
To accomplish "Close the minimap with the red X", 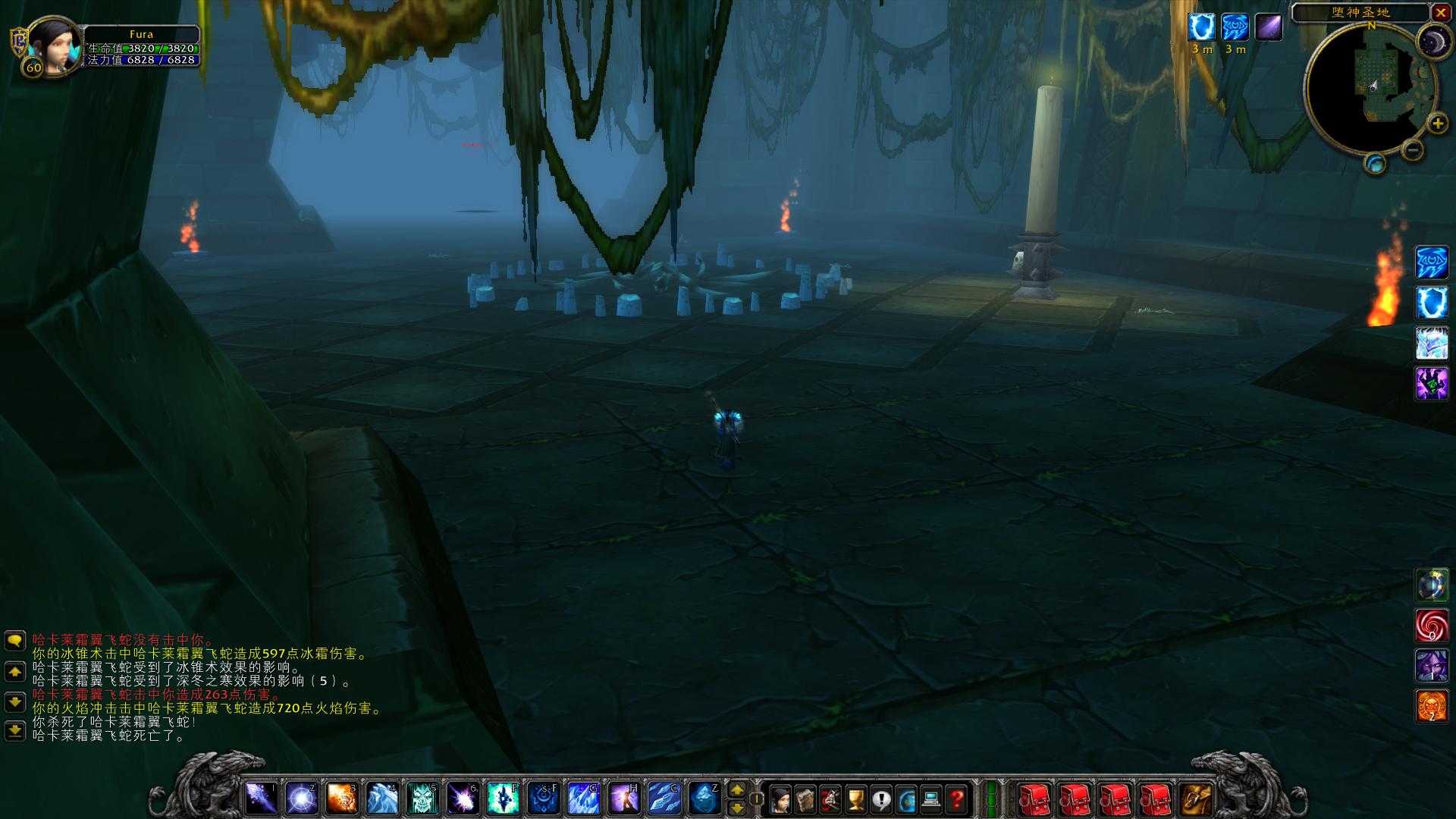I will pyautogui.click(x=1441, y=13).
